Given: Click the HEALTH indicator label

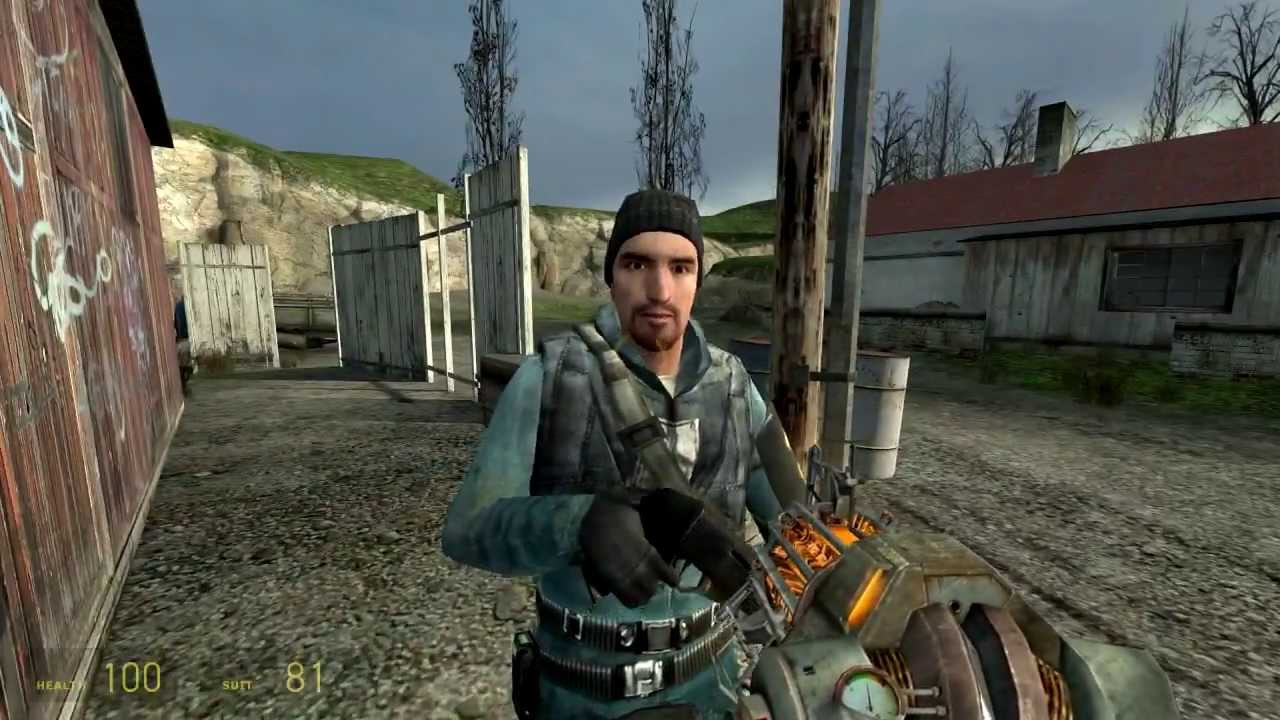Looking at the screenshot, I should click(55, 686).
